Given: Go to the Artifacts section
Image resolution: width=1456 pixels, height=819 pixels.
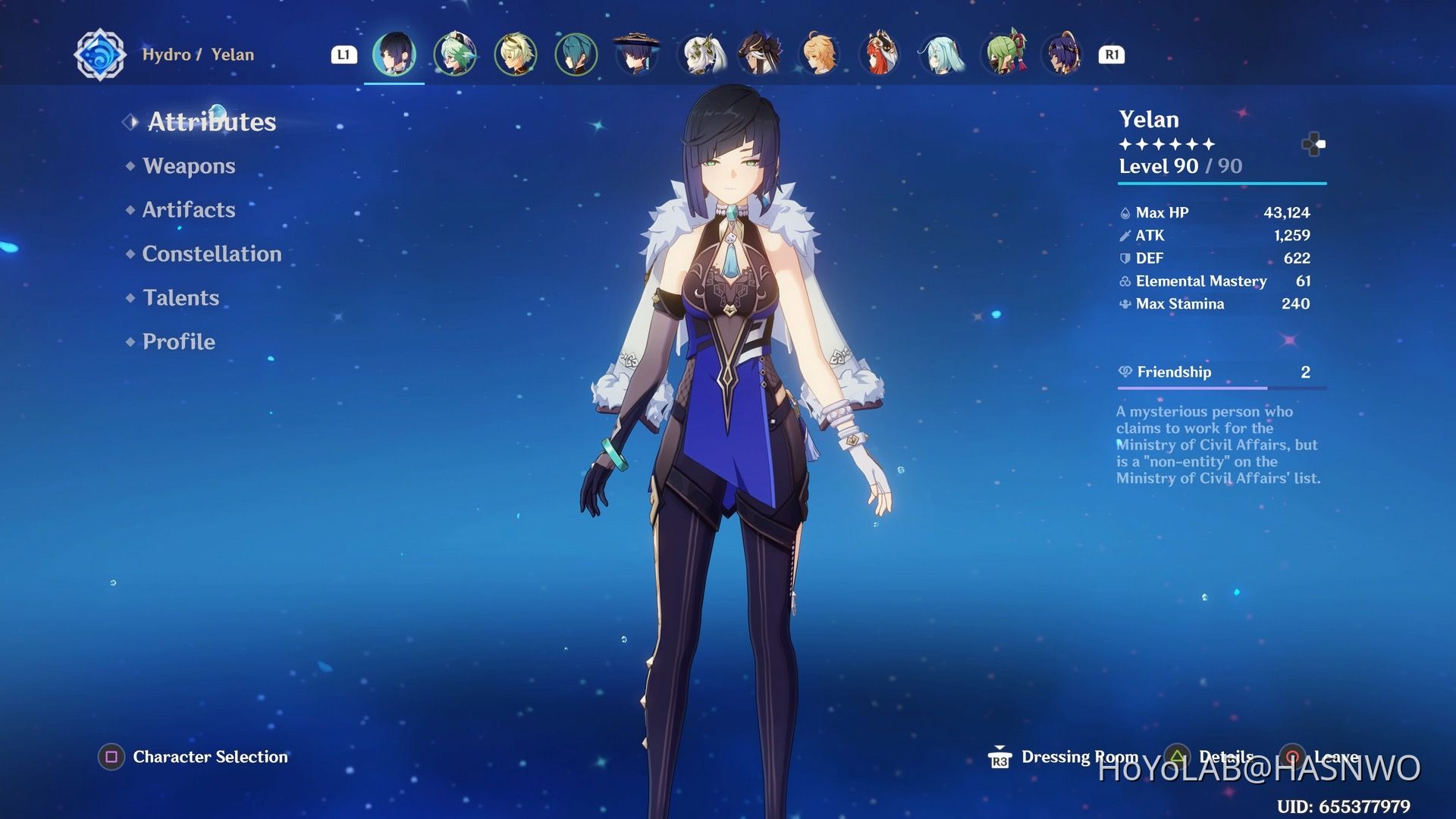Looking at the screenshot, I should point(189,210).
